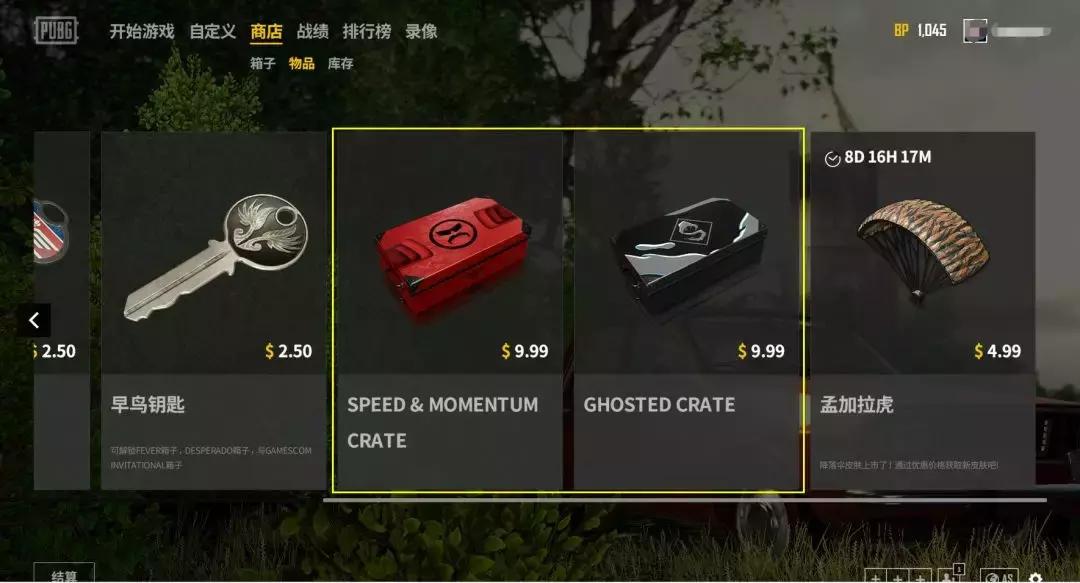Open the 开始游戏 (Start Game) menu

tap(143, 31)
